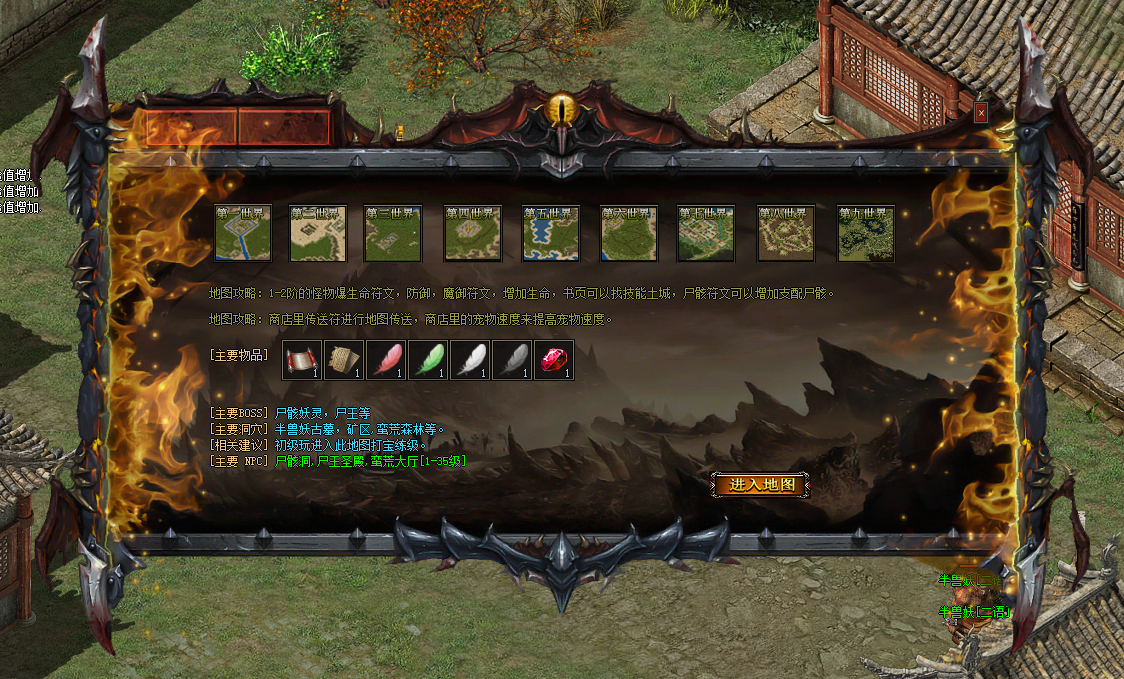Choose the 第二世界 map thumbnail
1124x679 pixels.
pos(318,233)
